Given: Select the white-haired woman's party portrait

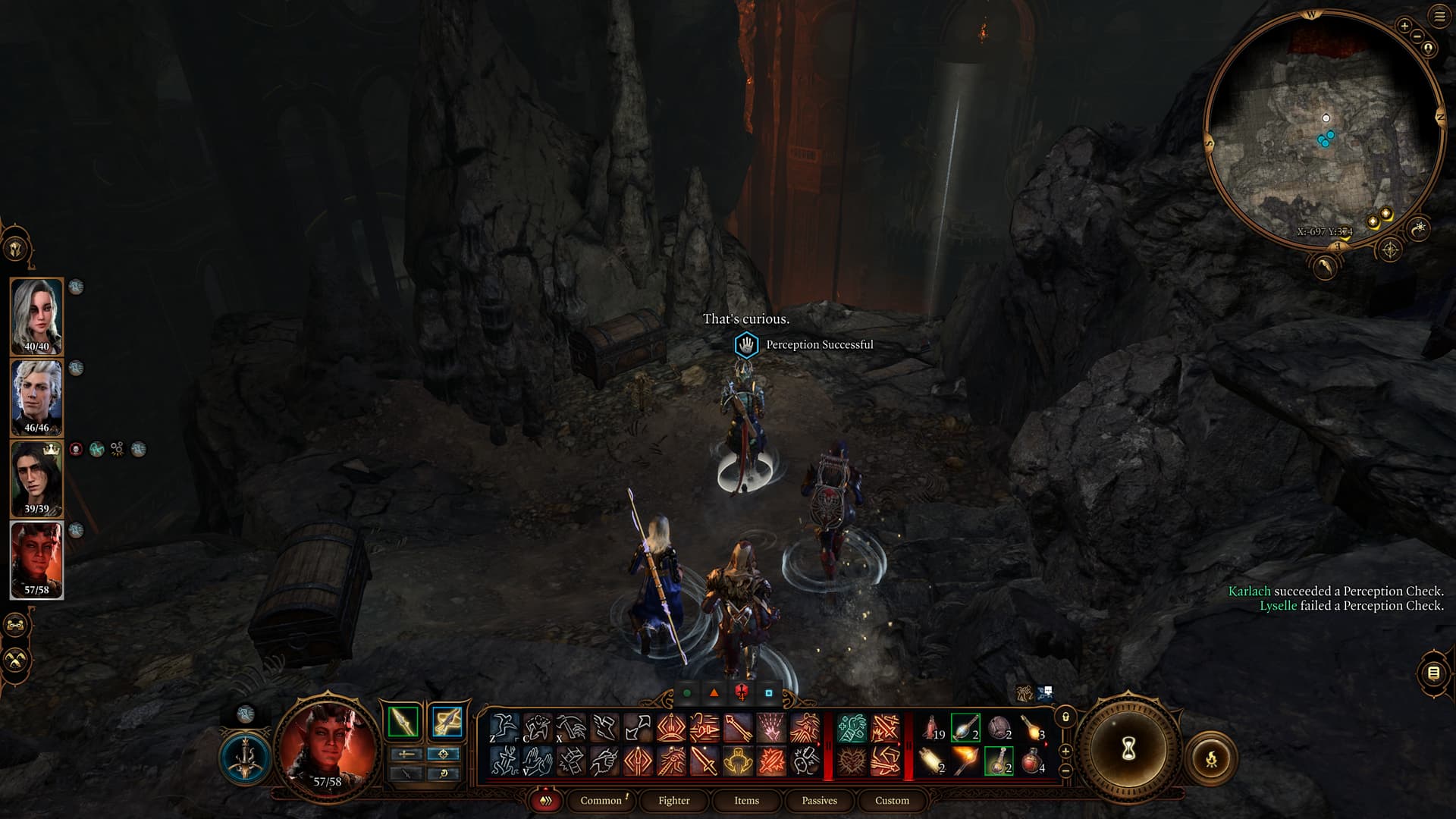Looking at the screenshot, I should [36, 315].
